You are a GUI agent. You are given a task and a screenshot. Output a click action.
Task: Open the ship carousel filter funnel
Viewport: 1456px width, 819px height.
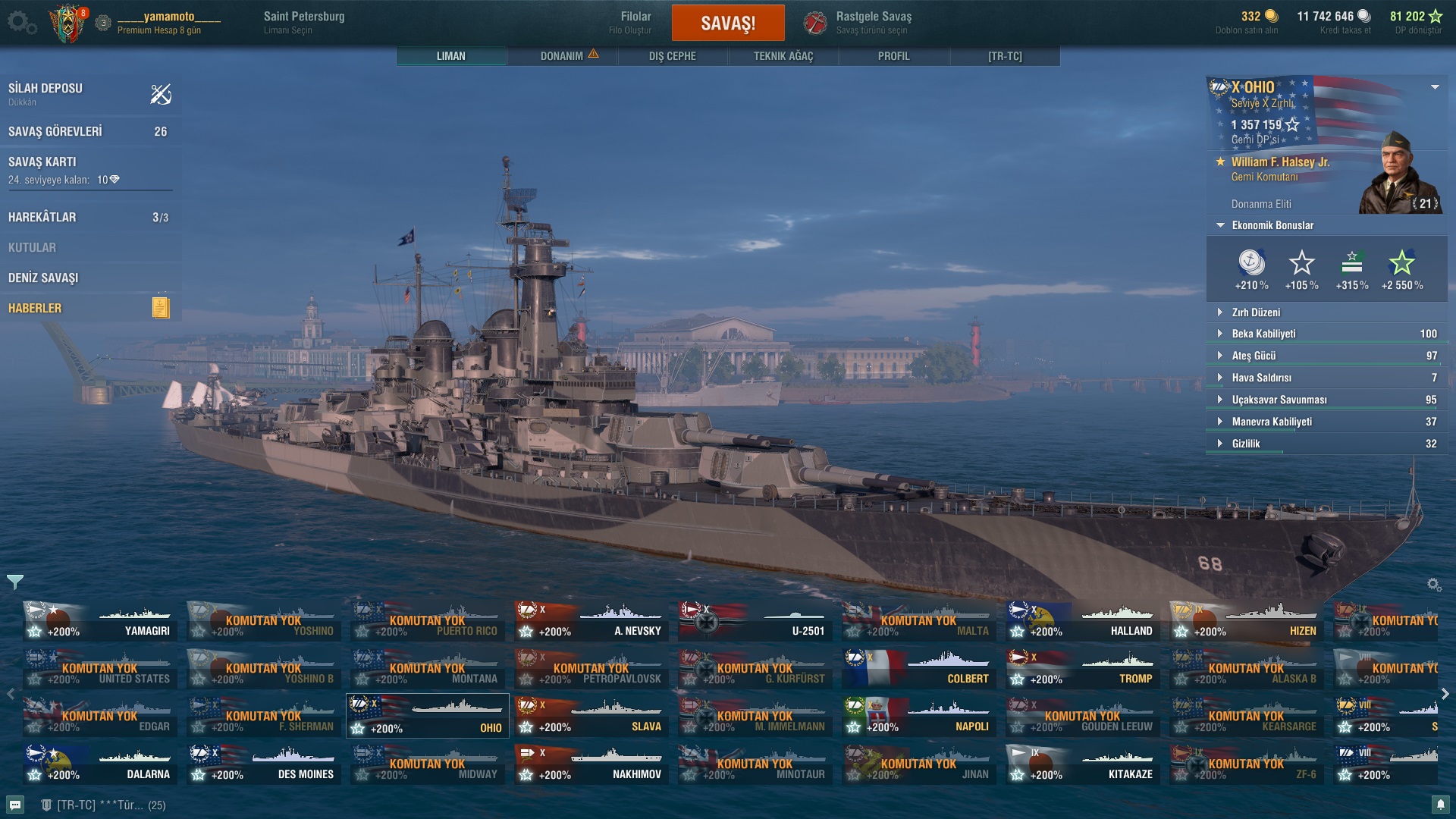pos(15,582)
